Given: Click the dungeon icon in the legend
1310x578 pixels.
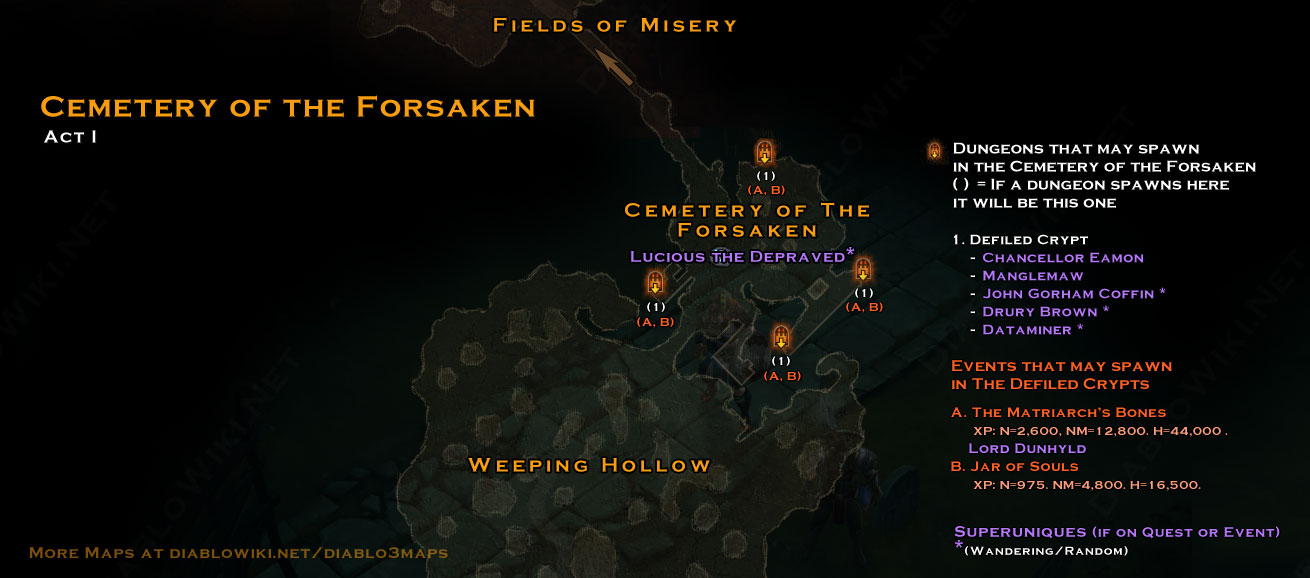Looking at the screenshot, I should (934, 151).
